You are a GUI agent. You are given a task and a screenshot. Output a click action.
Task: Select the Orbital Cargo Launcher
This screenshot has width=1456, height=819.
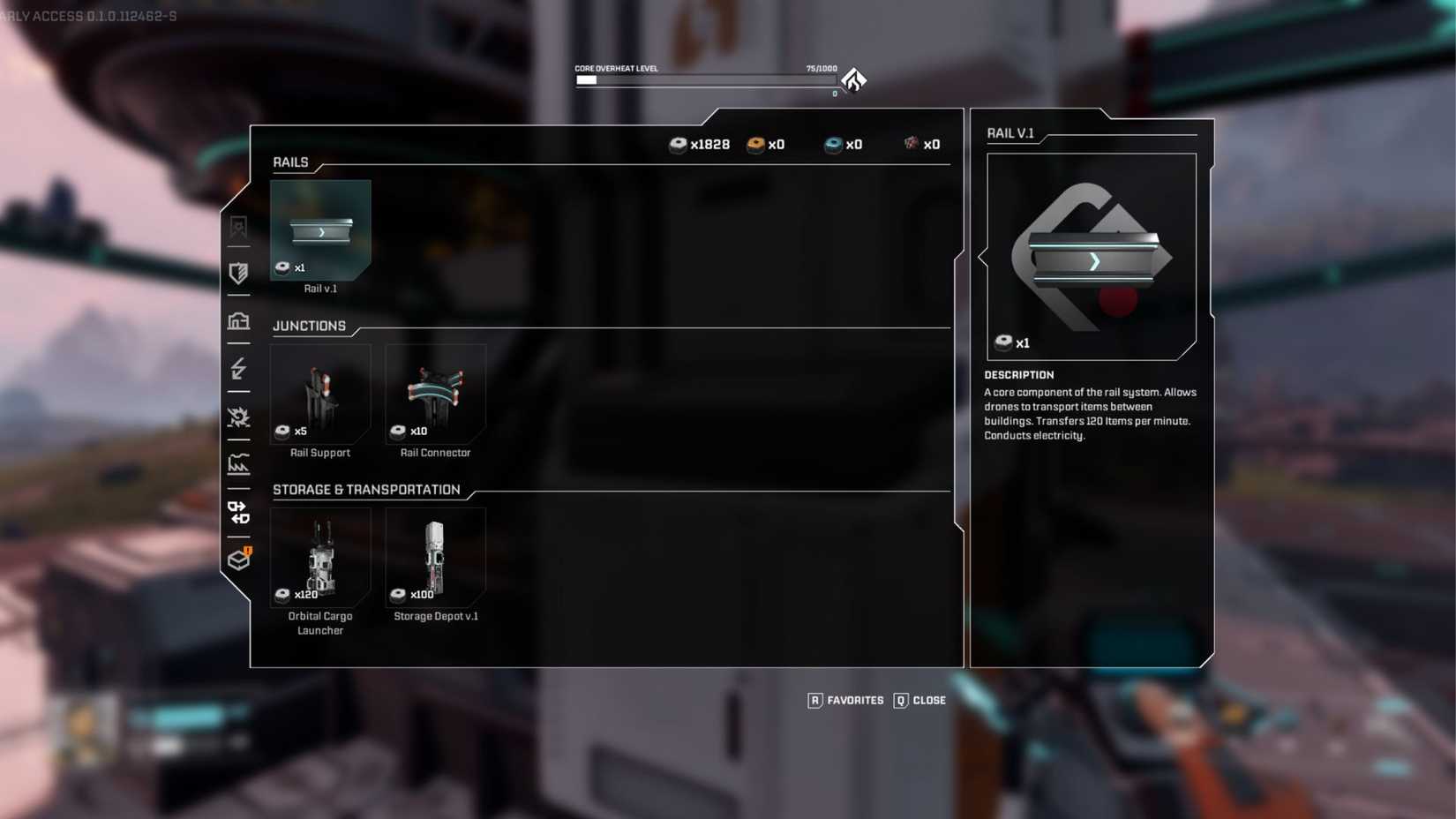click(320, 558)
